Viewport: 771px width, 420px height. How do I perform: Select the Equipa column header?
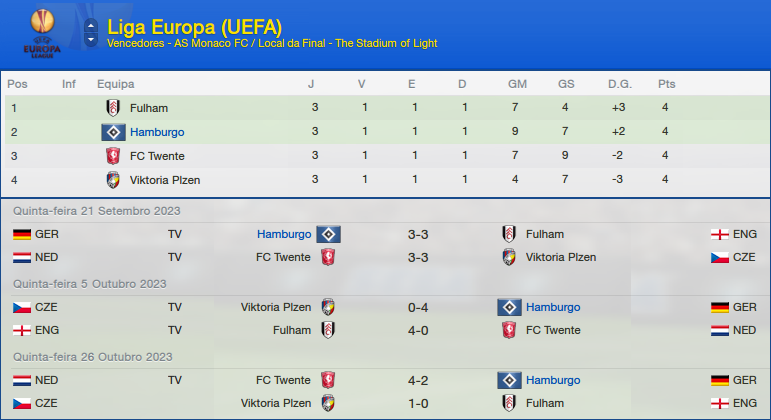115,84
